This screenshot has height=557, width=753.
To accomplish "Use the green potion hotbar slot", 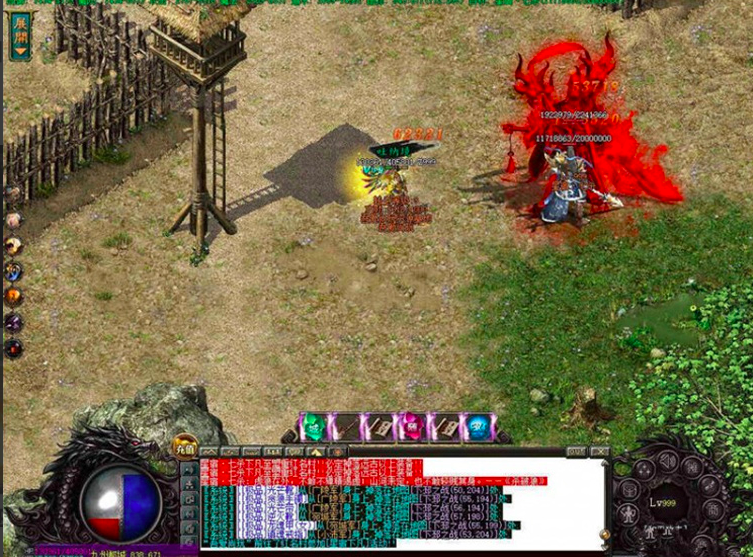I will 313,427.
